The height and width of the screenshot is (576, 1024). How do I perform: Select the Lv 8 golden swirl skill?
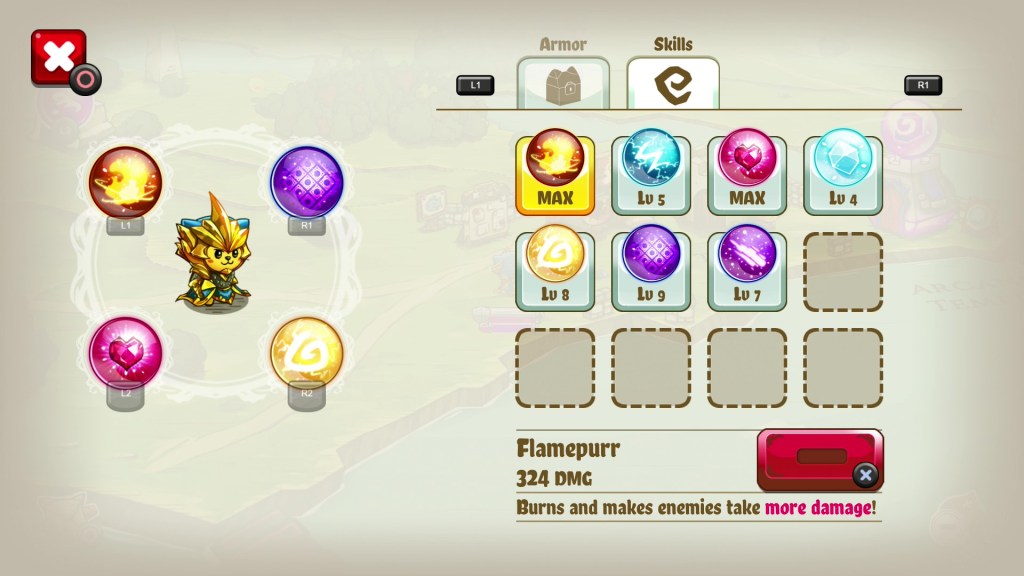555,270
